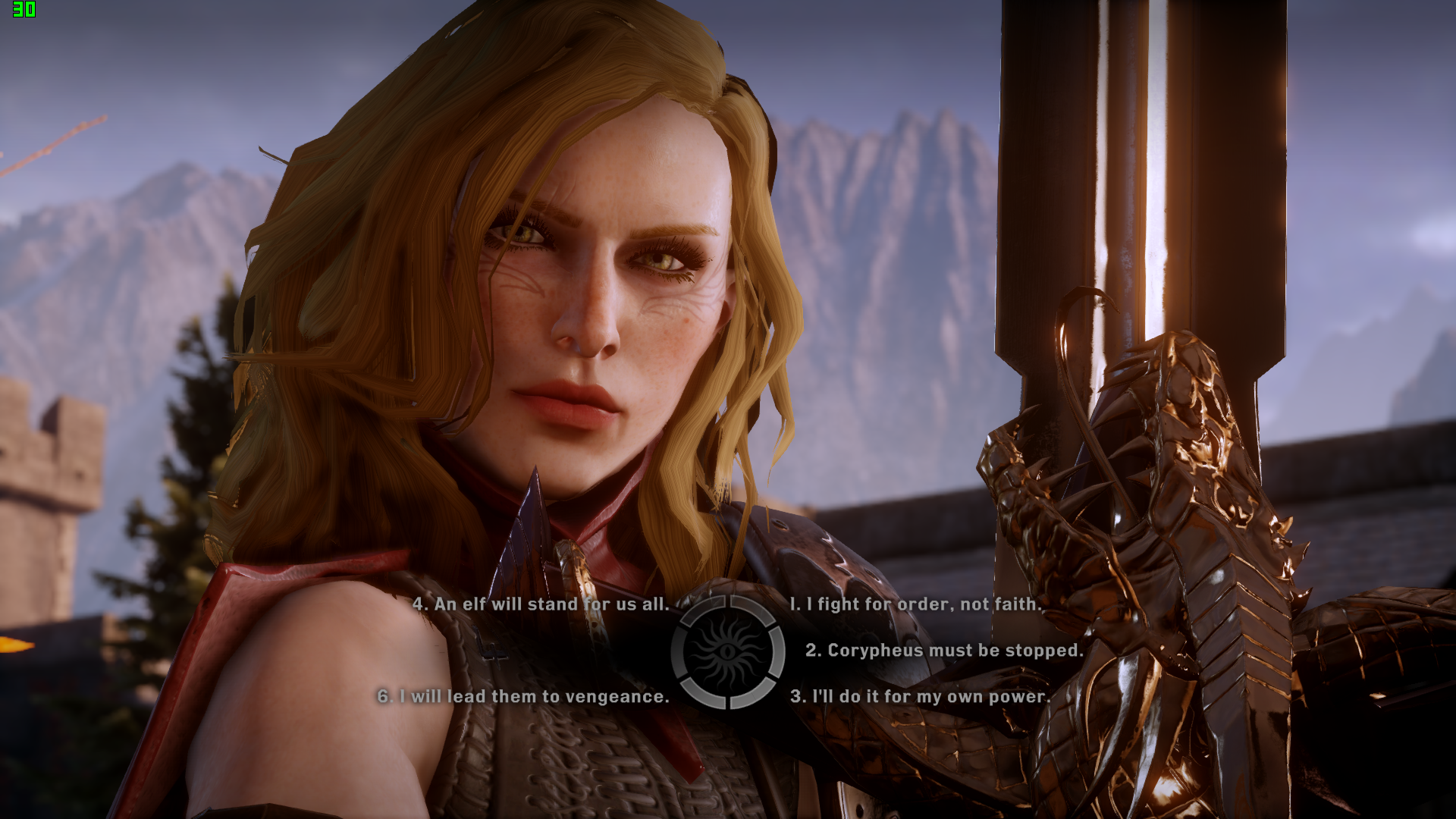Choose "I fight for order, not faith."
Viewport: 1456px width, 819px height.
916,604
